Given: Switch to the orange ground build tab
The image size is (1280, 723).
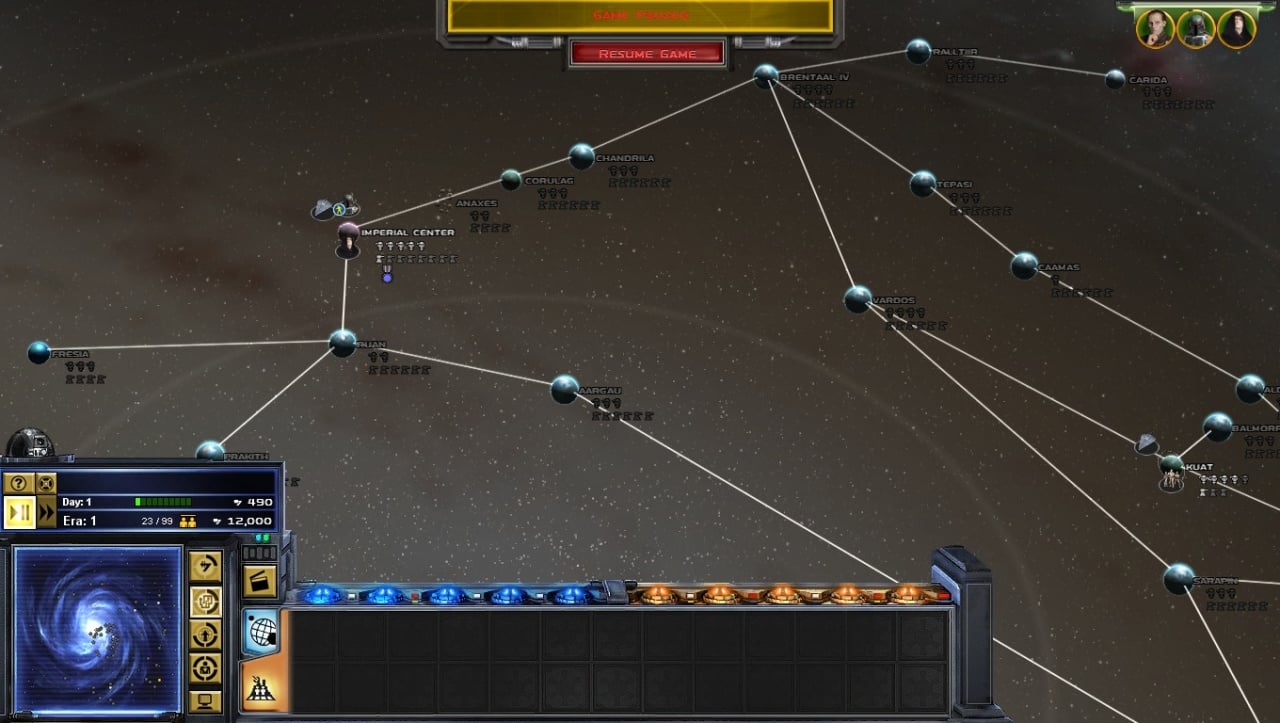Looking at the screenshot, I should tap(262, 686).
